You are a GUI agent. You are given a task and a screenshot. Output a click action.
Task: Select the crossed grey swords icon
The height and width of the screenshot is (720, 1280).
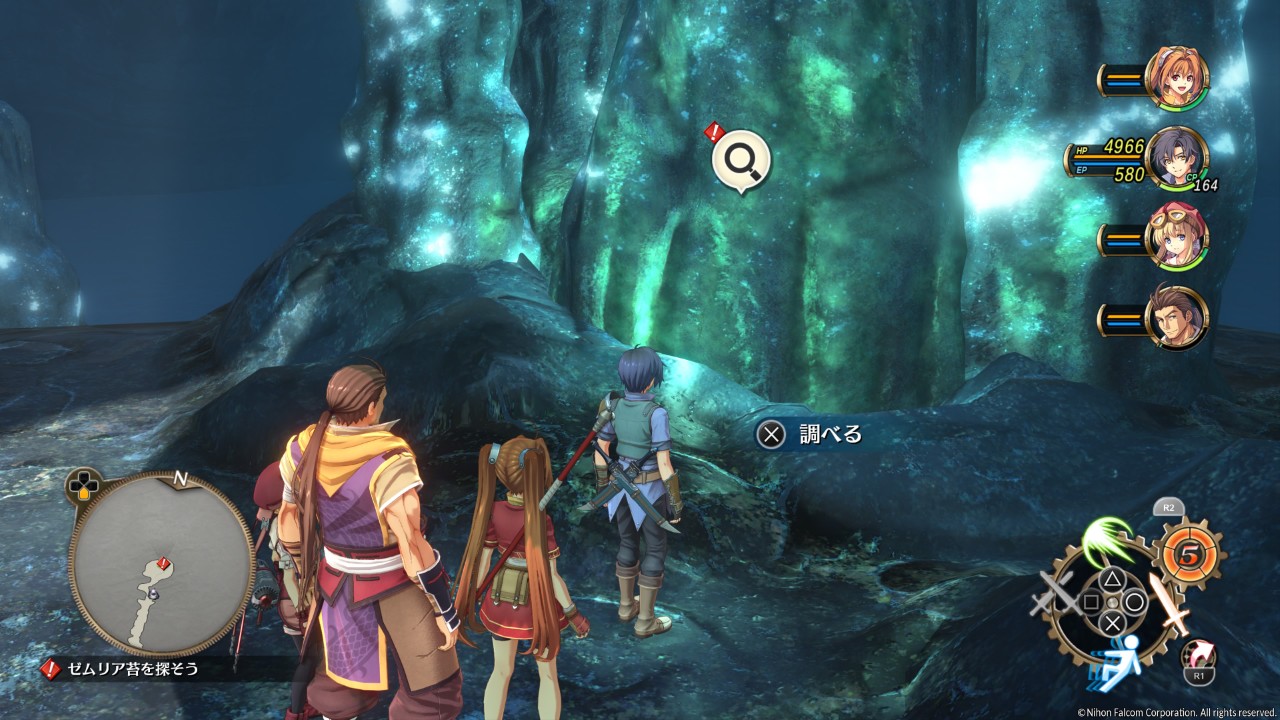click(1054, 599)
